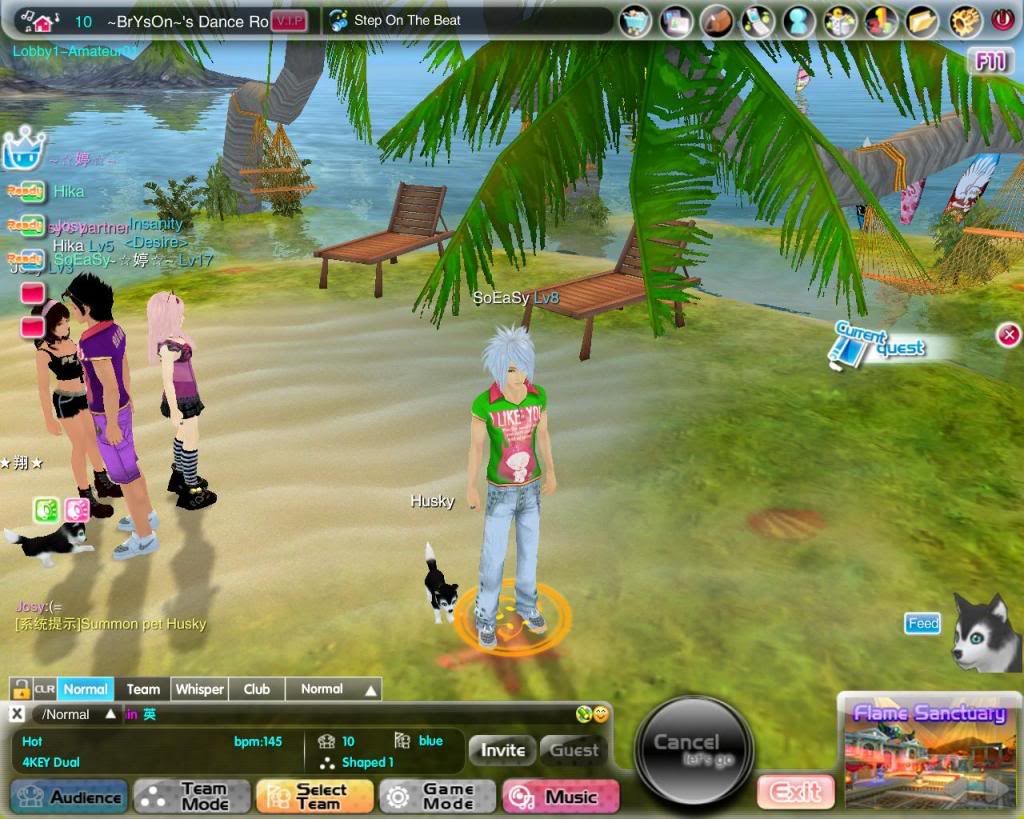Invite a player to the room
This screenshot has height=819, width=1024.
(x=503, y=750)
